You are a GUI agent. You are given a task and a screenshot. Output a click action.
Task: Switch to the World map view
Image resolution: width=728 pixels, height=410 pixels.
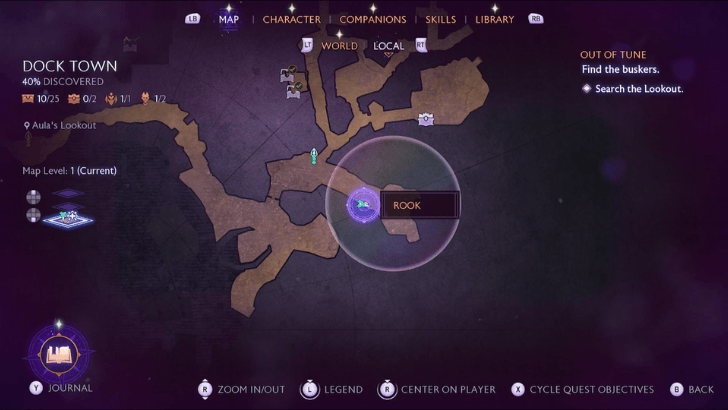pyautogui.click(x=339, y=45)
